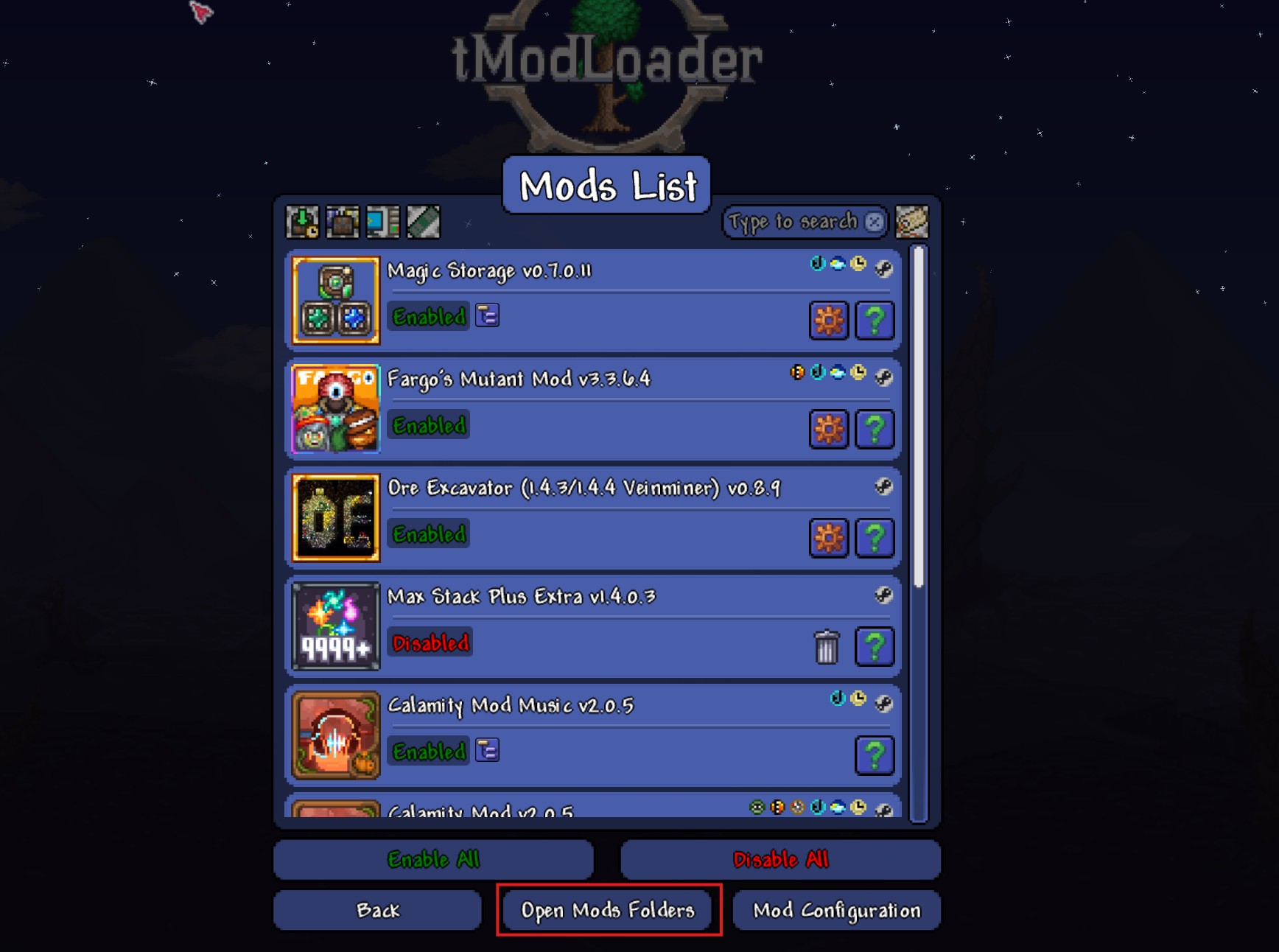Click the chest icon in top toolbar

[x=343, y=222]
